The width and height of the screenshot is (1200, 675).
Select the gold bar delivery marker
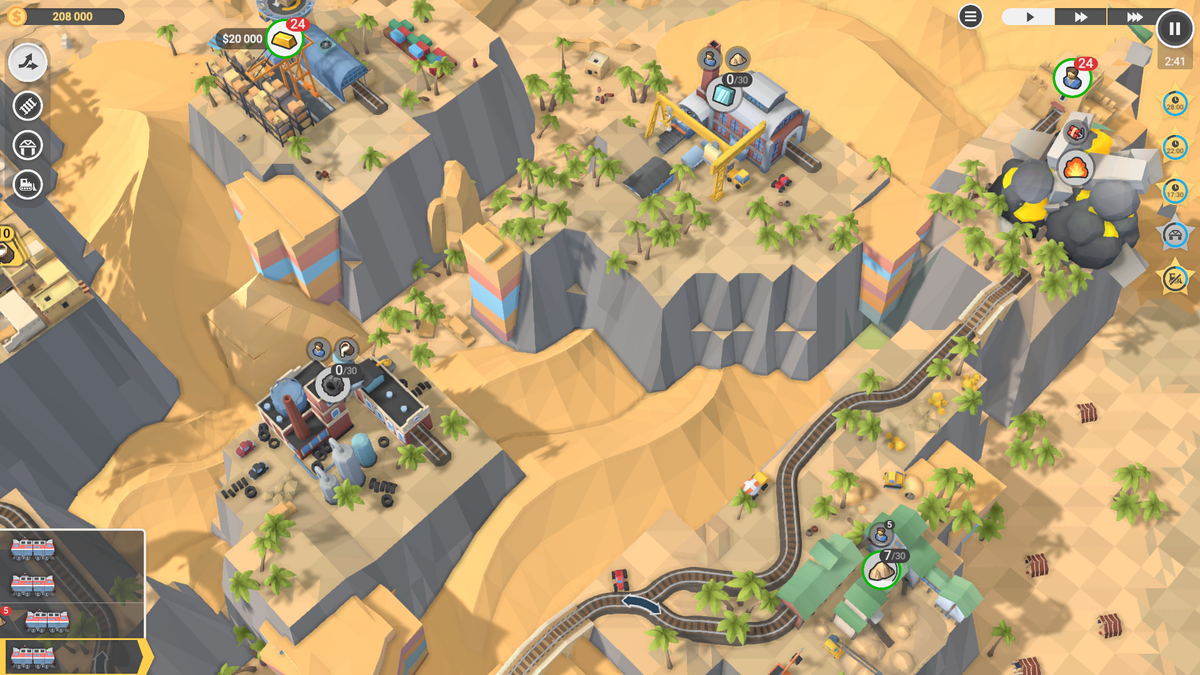click(284, 40)
